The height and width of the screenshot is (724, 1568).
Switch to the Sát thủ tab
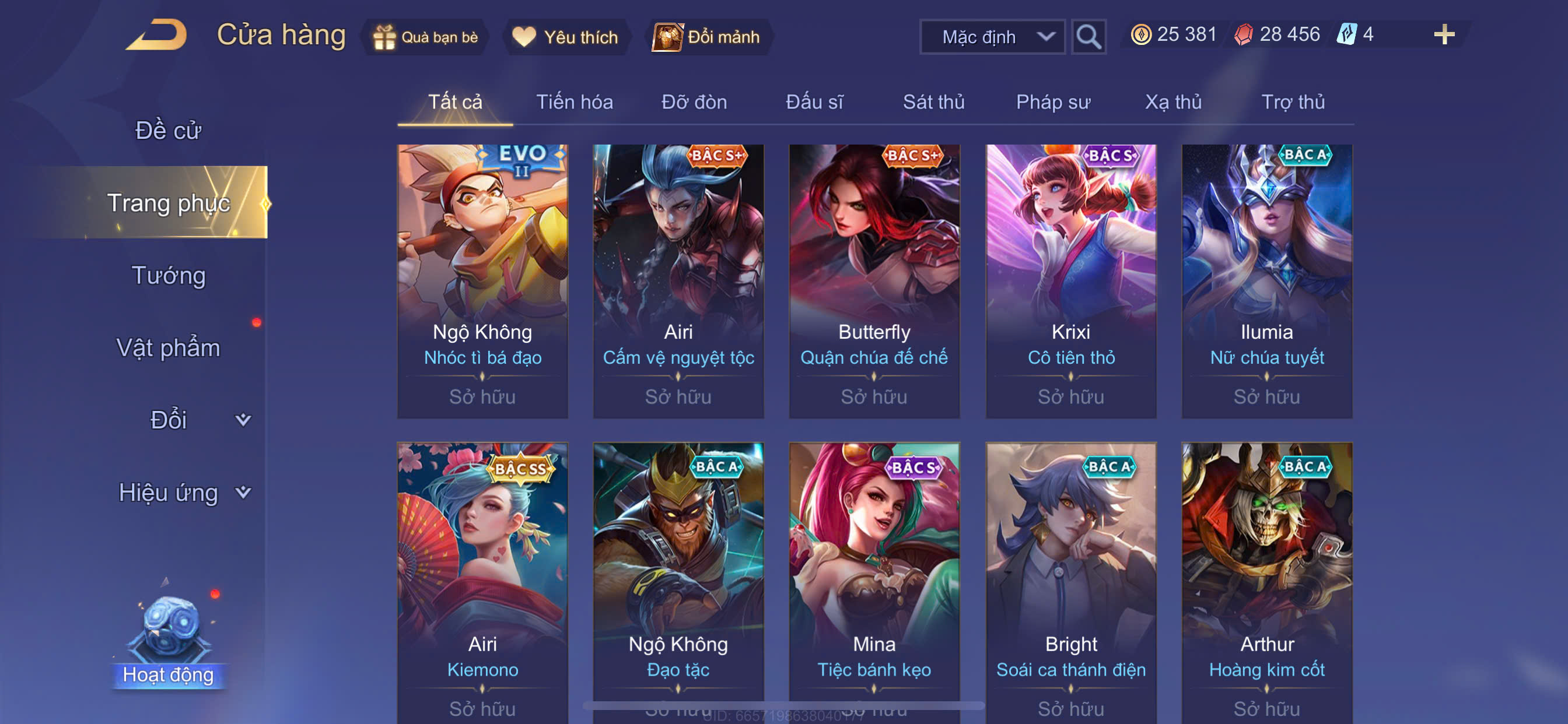(933, 101)
